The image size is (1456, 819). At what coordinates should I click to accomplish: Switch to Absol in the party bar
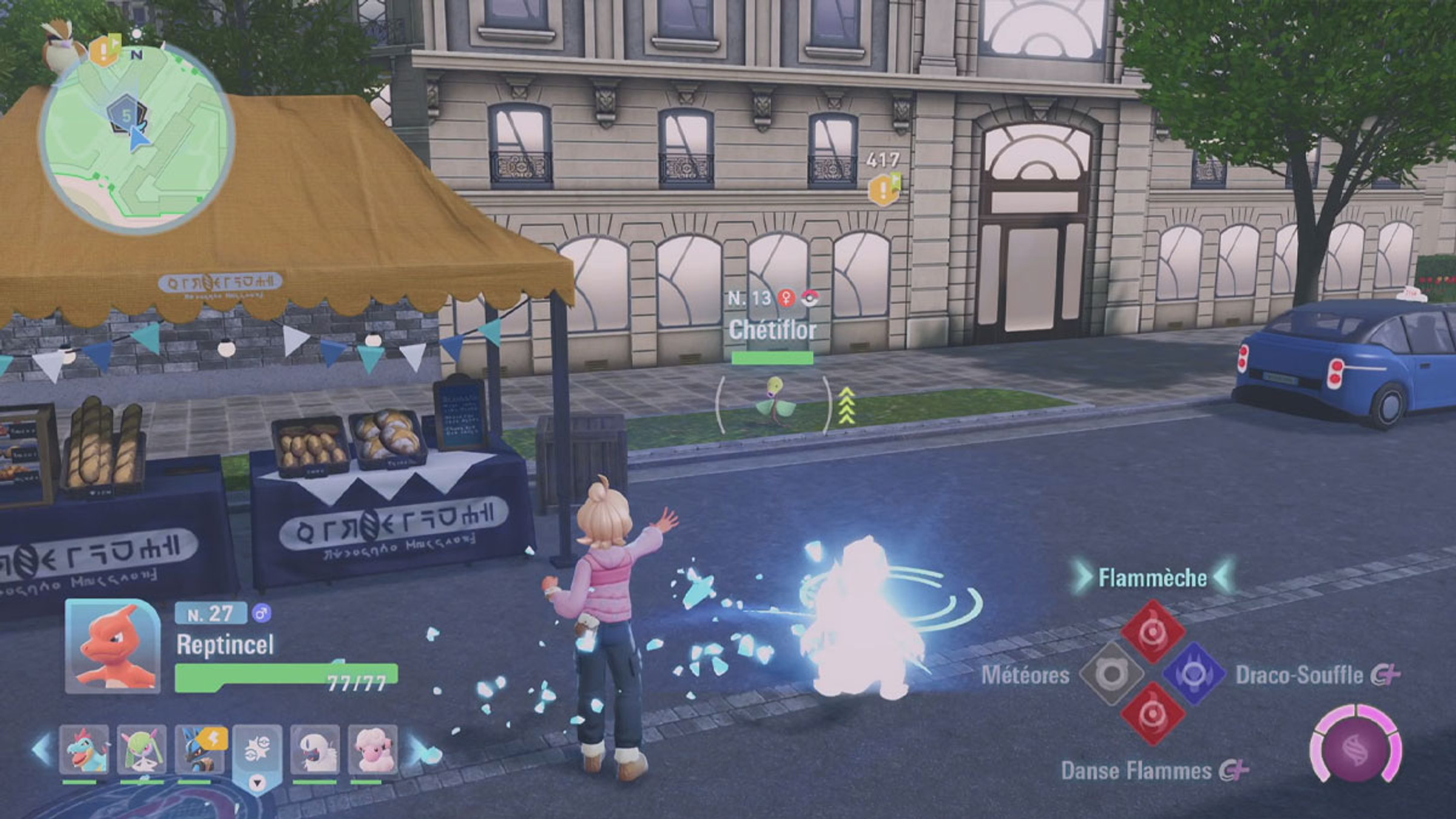point(315,750)
